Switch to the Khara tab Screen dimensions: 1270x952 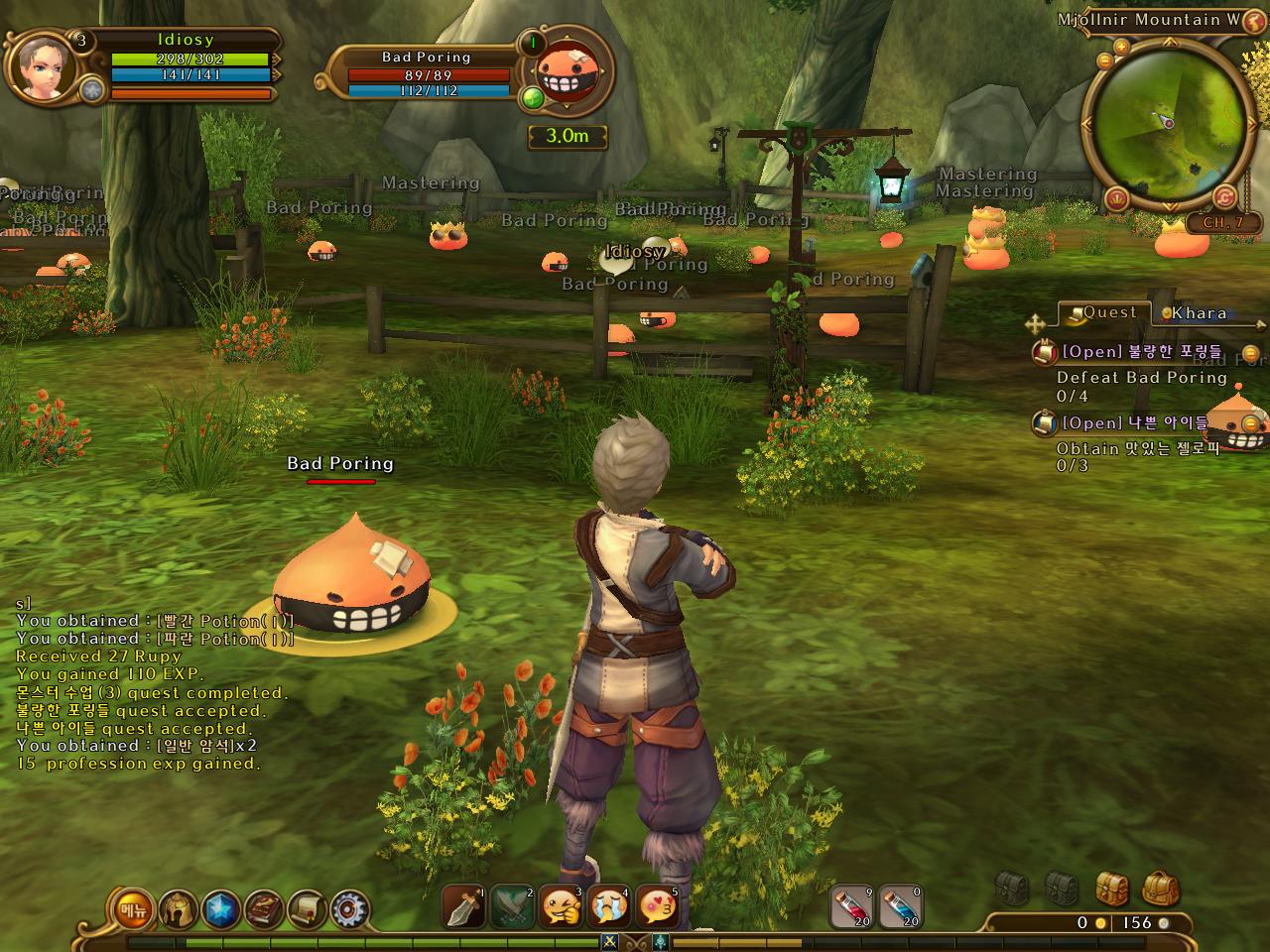(x=1198, y=313)
